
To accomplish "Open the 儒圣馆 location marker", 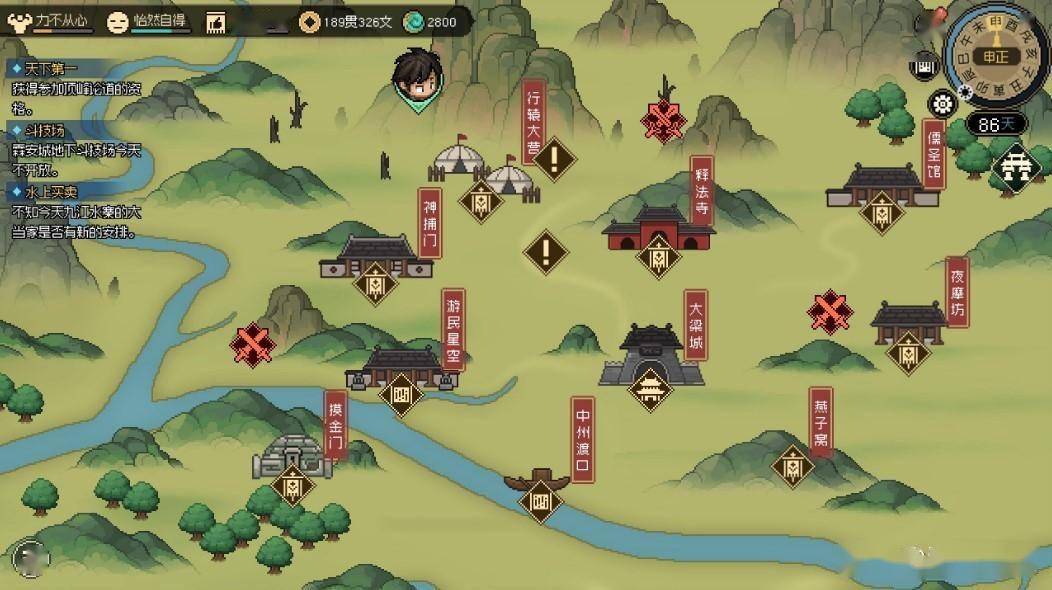I will pyautogui.click(x=881, y=211).
